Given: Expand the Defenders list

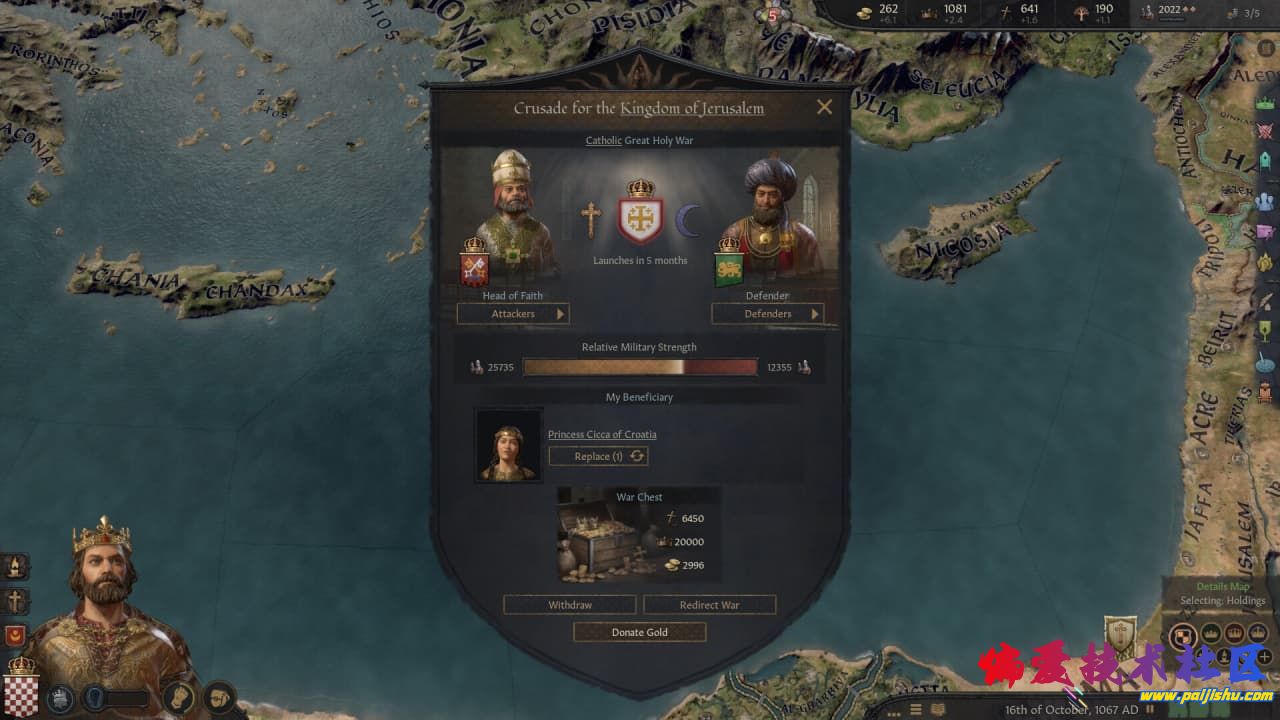Looking at the screenshot, I should tap(767, 314).
